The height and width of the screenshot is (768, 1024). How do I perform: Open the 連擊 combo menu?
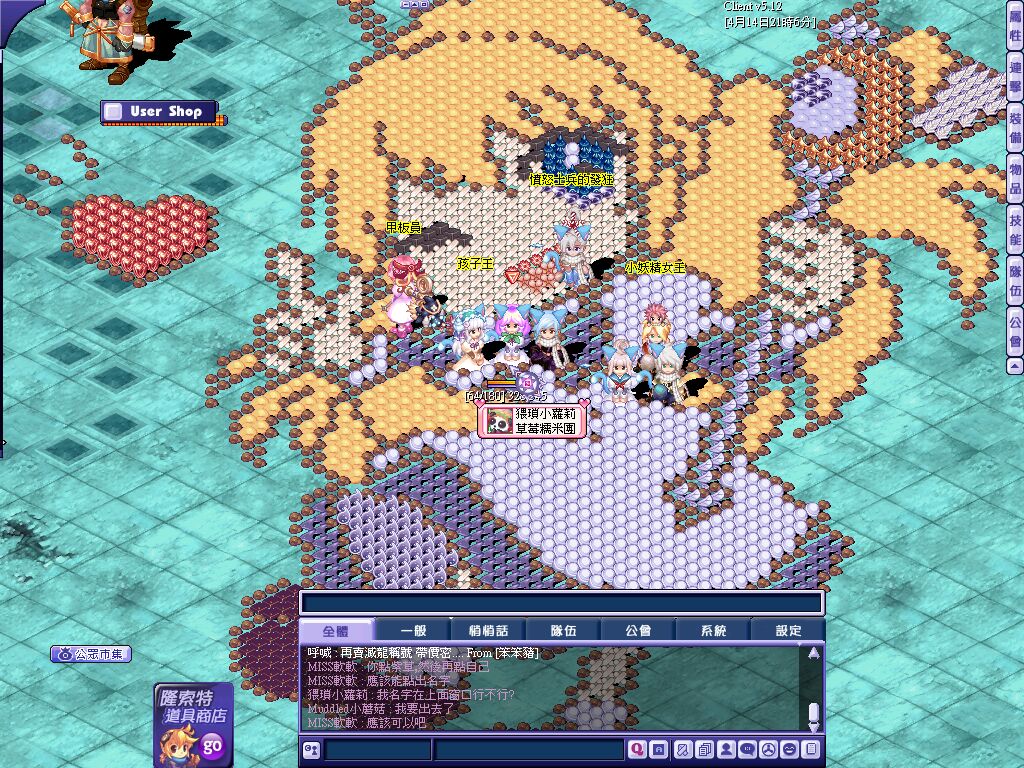point(1015,81)
